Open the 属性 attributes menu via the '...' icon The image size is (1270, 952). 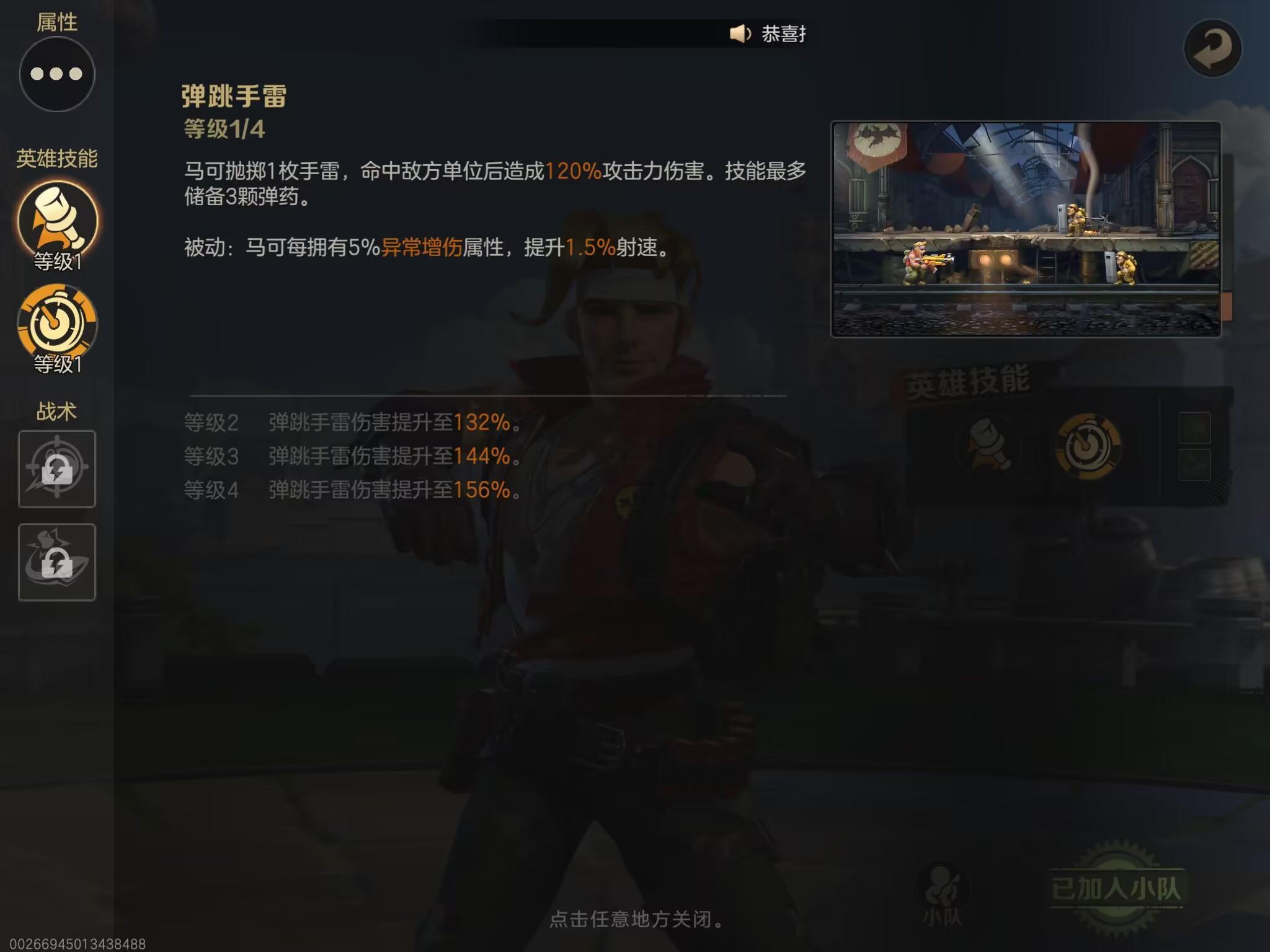tap(56, 73)
